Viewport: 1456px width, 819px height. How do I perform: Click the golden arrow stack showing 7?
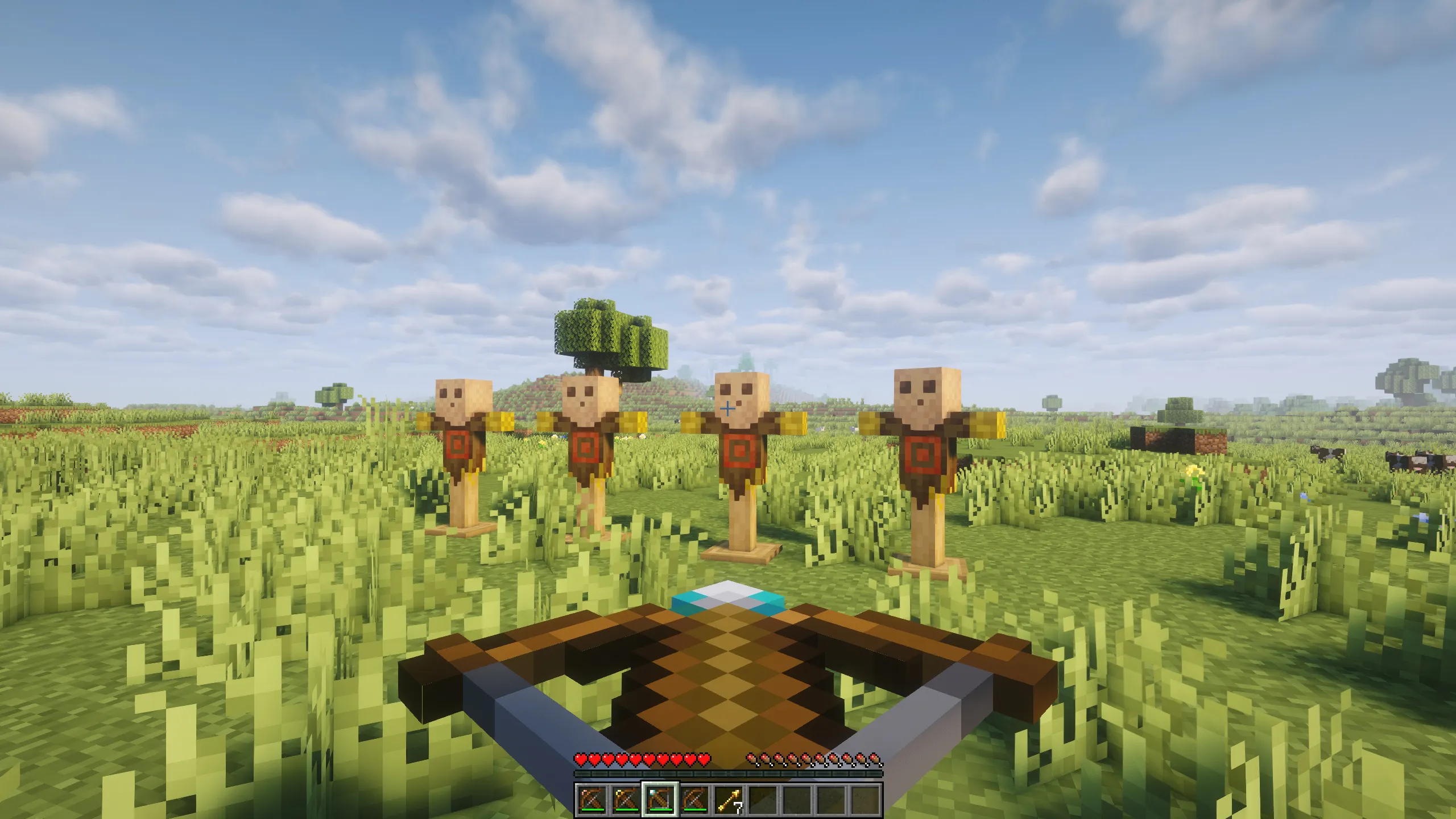(729, 801)
